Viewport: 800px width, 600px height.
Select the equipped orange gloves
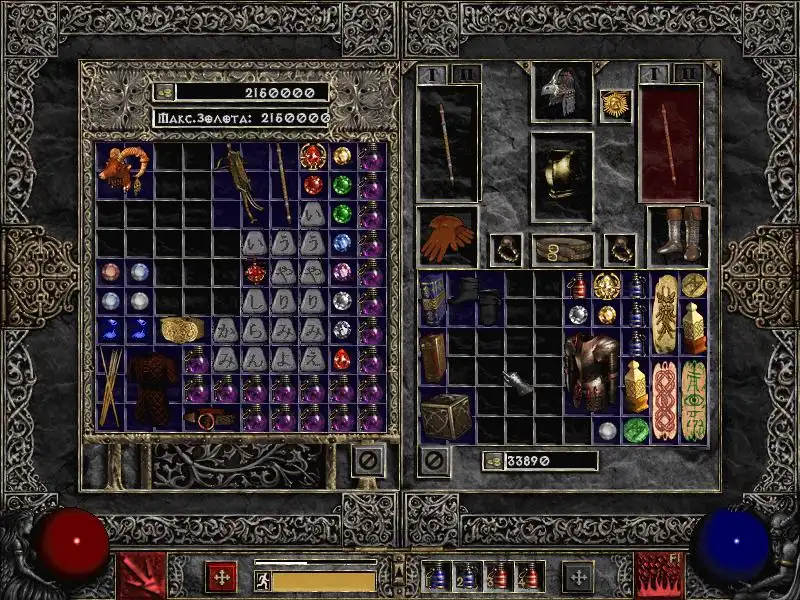447,237
